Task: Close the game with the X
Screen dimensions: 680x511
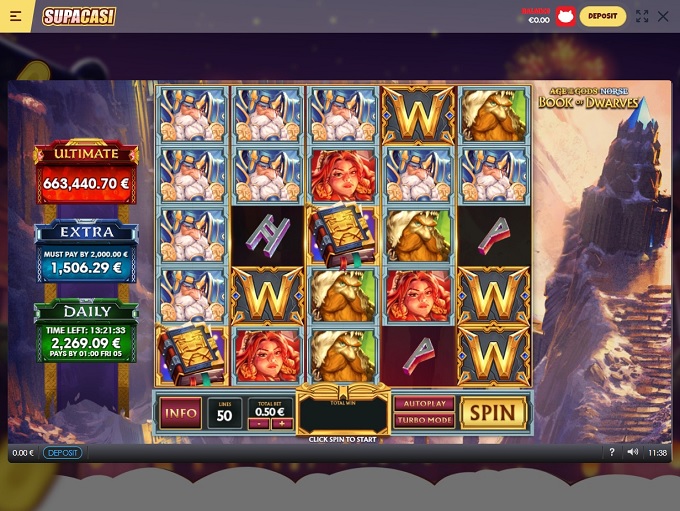Action: 663,16
